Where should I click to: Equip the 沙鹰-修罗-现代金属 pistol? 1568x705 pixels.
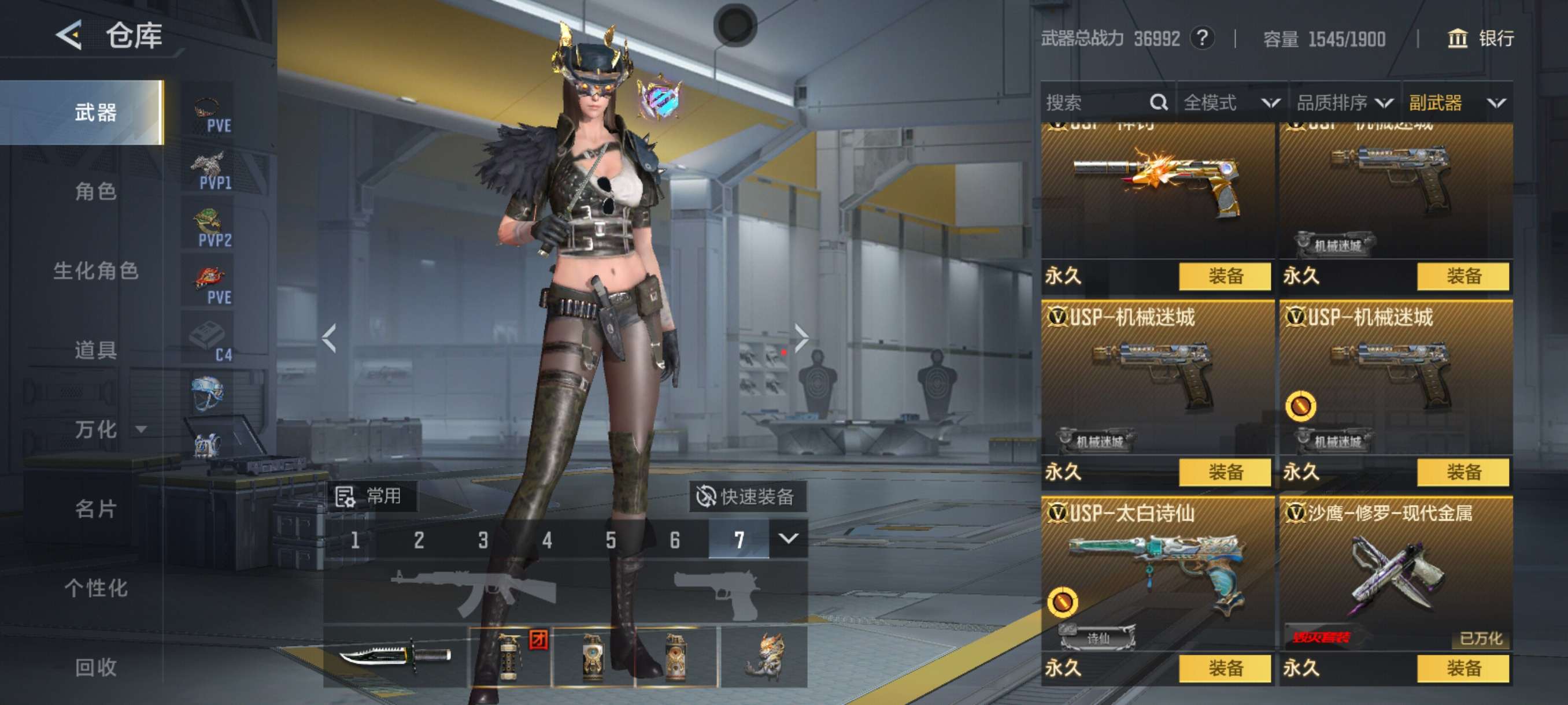click(x=1463, y=668)
